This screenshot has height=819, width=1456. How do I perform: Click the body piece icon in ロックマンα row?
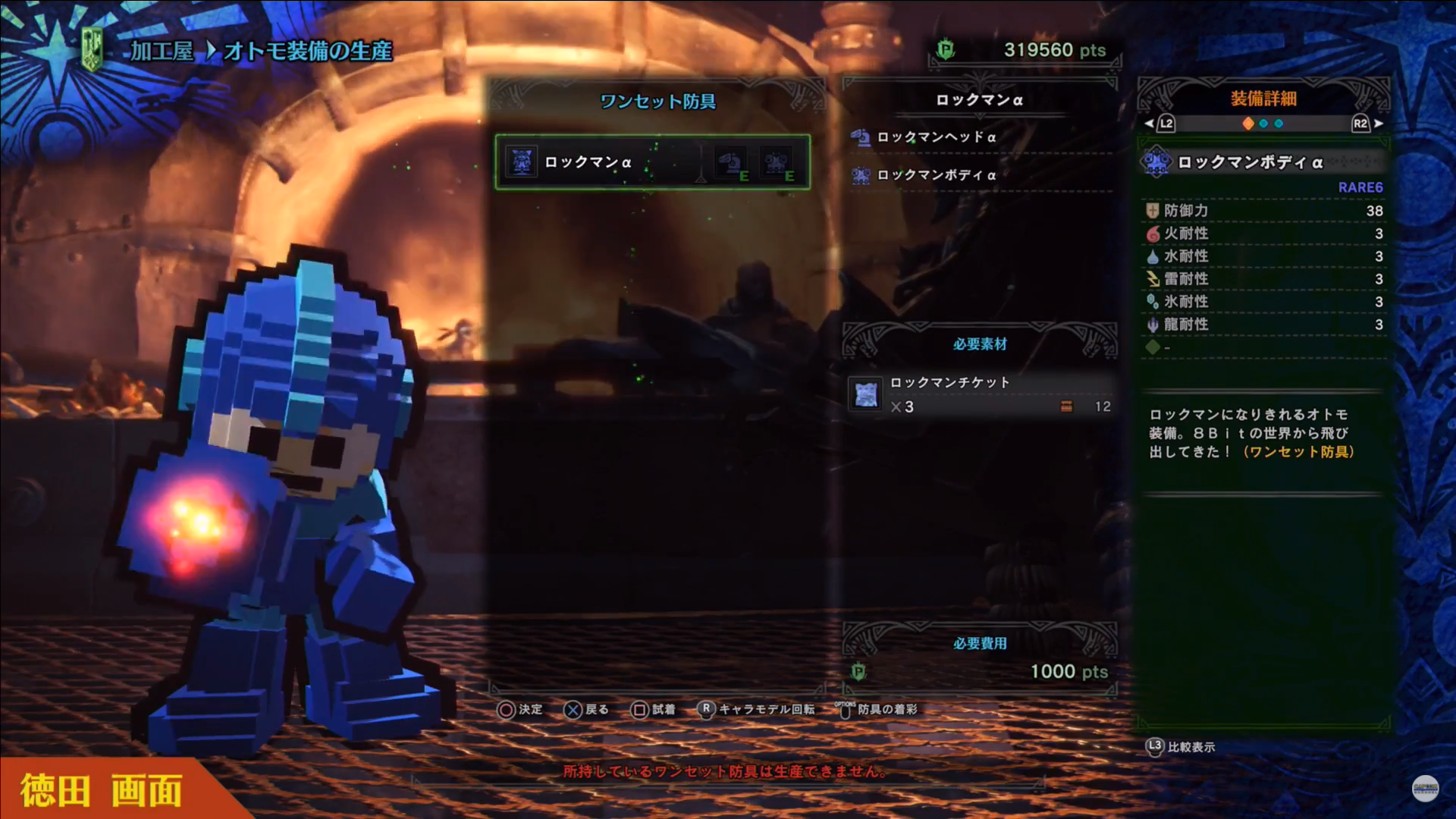[x=777, y=162]
